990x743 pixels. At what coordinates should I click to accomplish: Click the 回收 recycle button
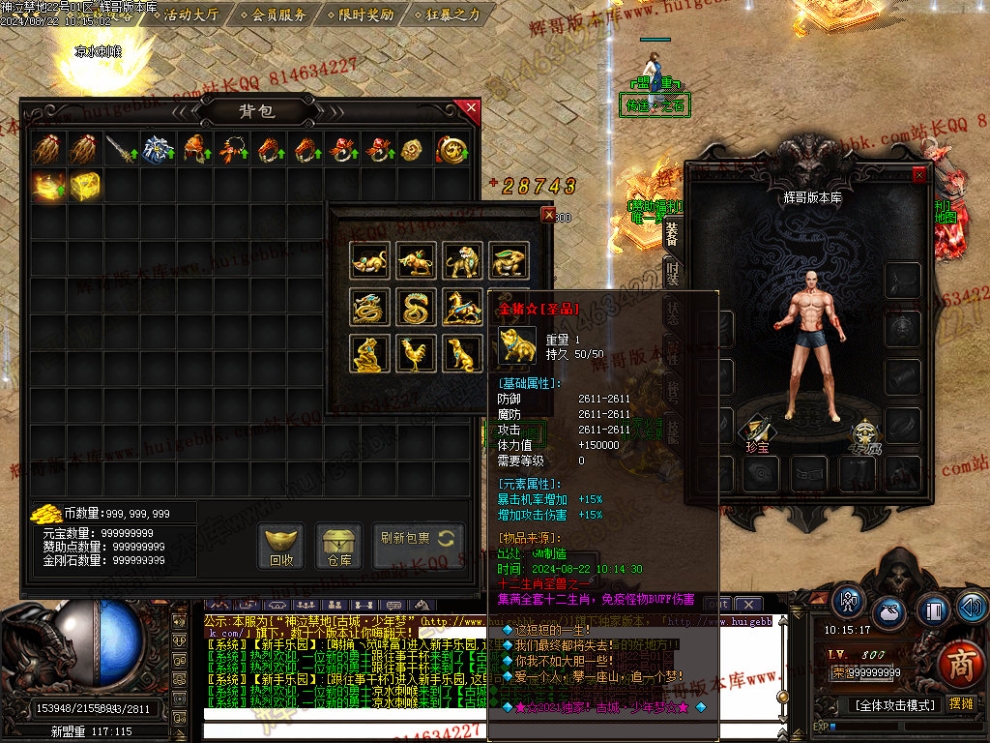pyautogui.click(x=282, y=546)
